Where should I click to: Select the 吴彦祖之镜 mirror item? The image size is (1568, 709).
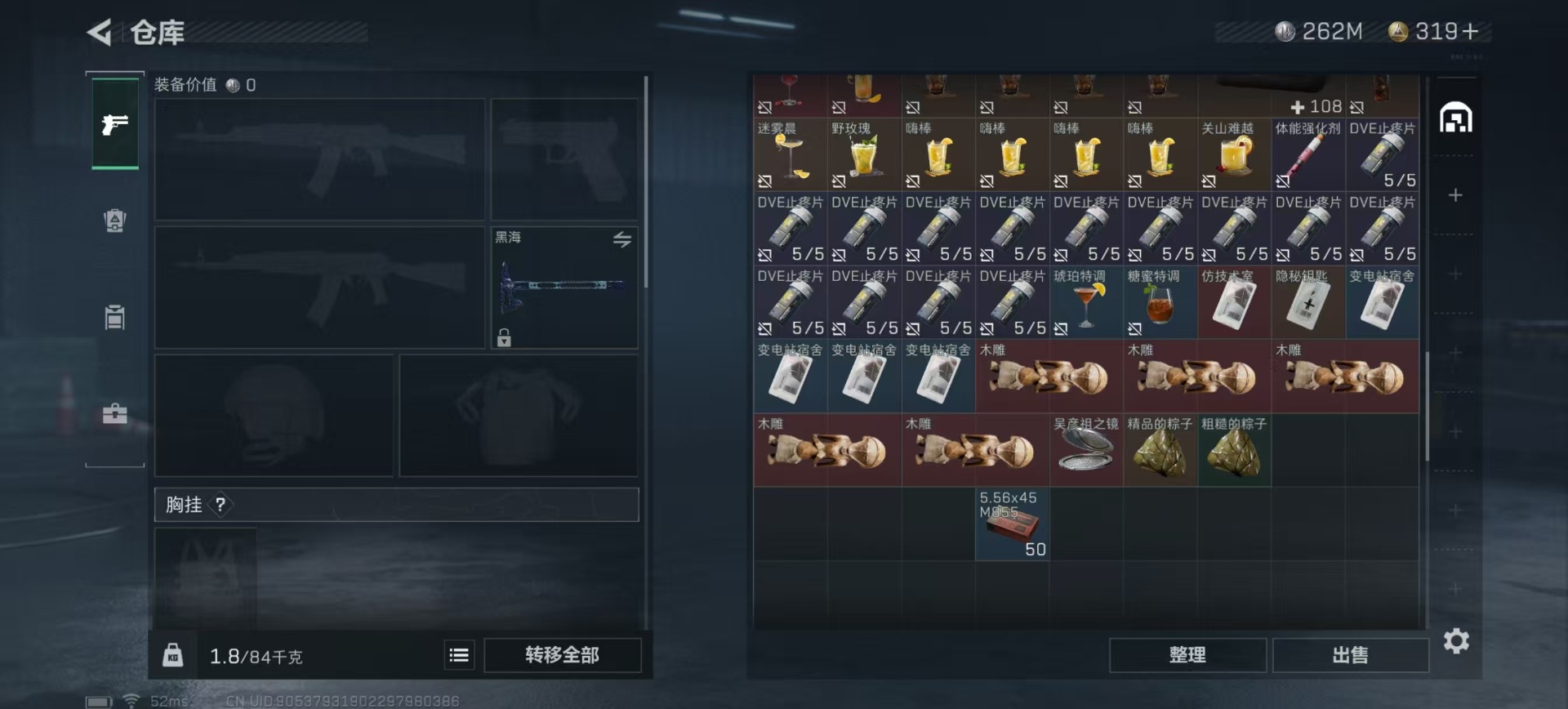[x=1085, y=450]
